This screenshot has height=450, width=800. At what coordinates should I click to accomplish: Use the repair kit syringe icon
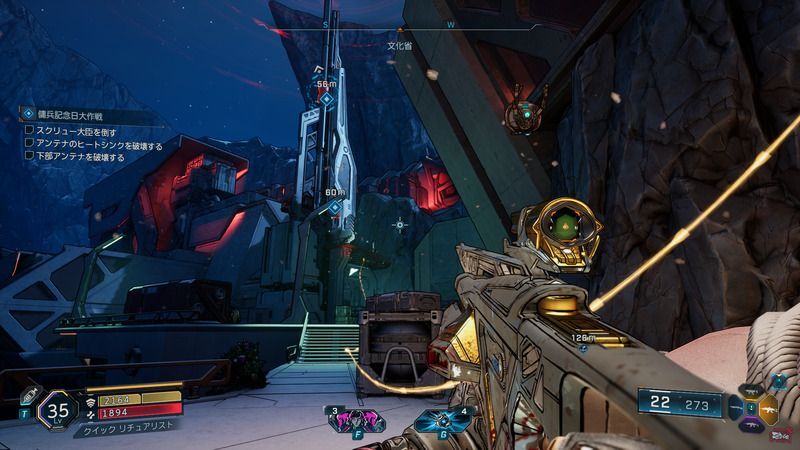[x=28, y=395]
